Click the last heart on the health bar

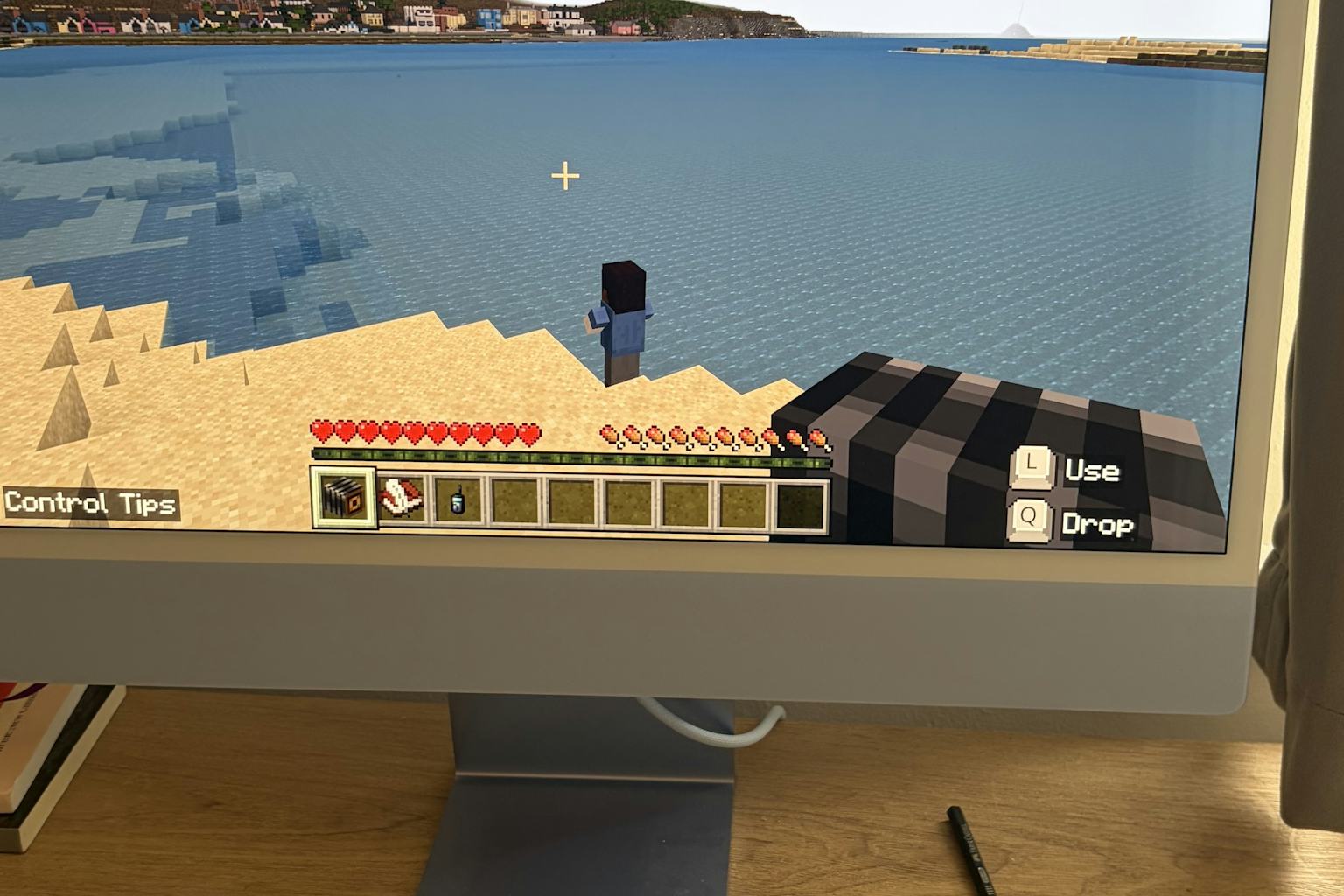528,431
